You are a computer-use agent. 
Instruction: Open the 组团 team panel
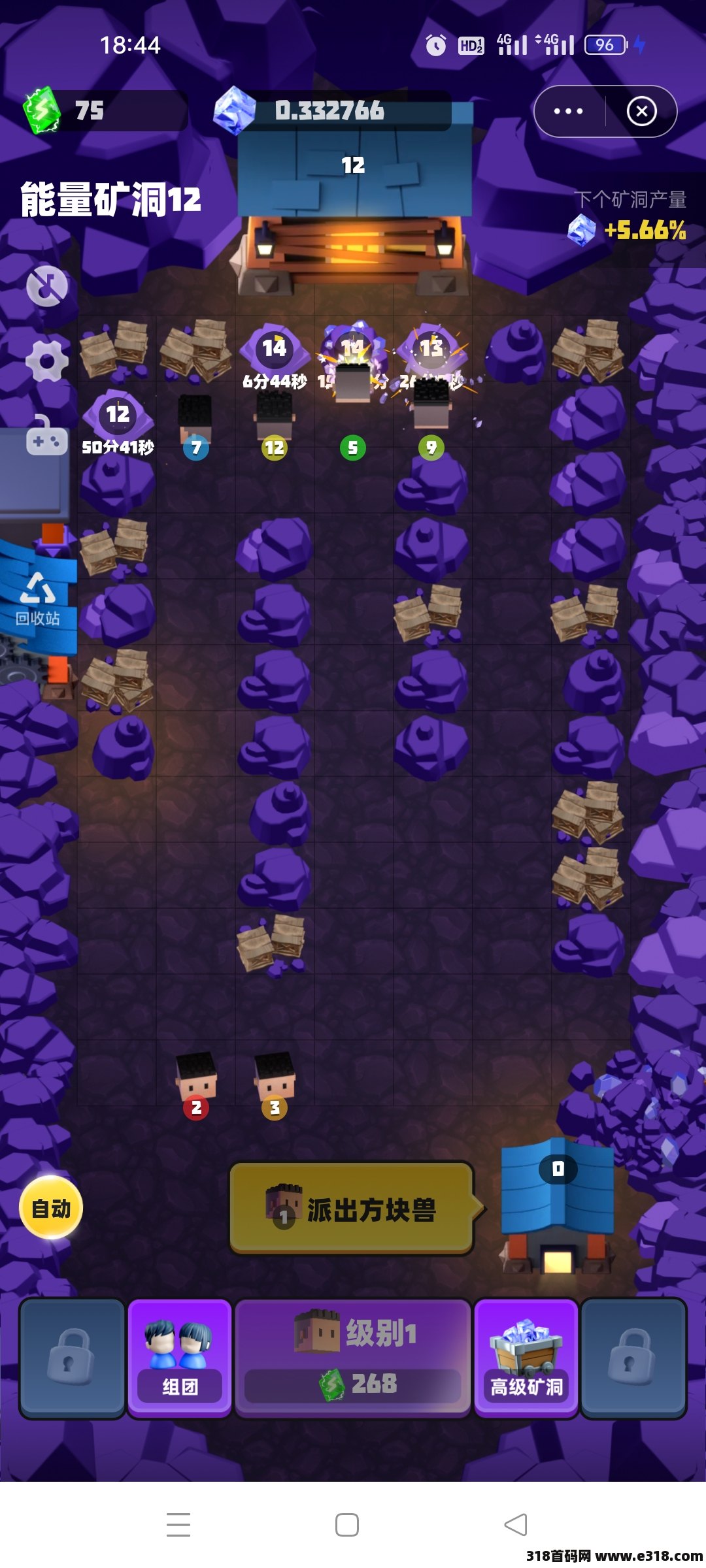(x=180, y=1359)
